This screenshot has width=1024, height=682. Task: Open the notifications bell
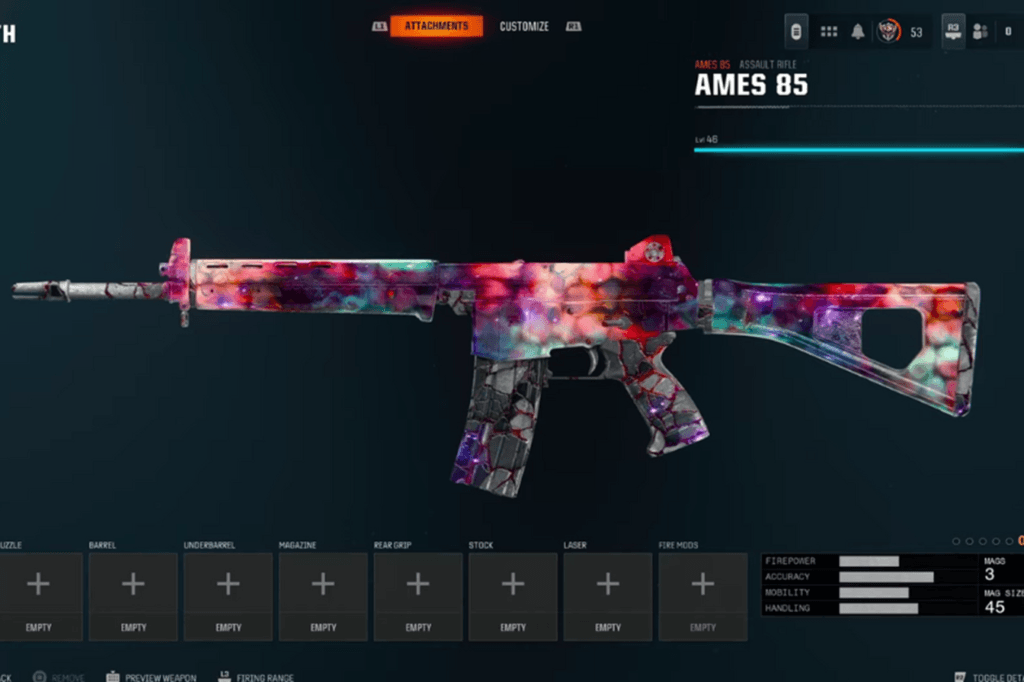[858, 32]
